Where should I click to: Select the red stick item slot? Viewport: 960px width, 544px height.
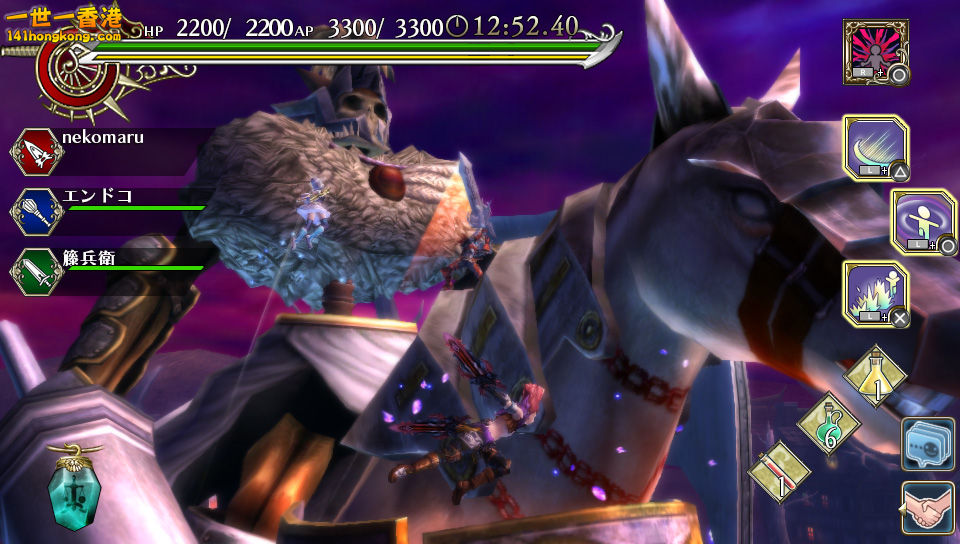click(x=781, y=471)
